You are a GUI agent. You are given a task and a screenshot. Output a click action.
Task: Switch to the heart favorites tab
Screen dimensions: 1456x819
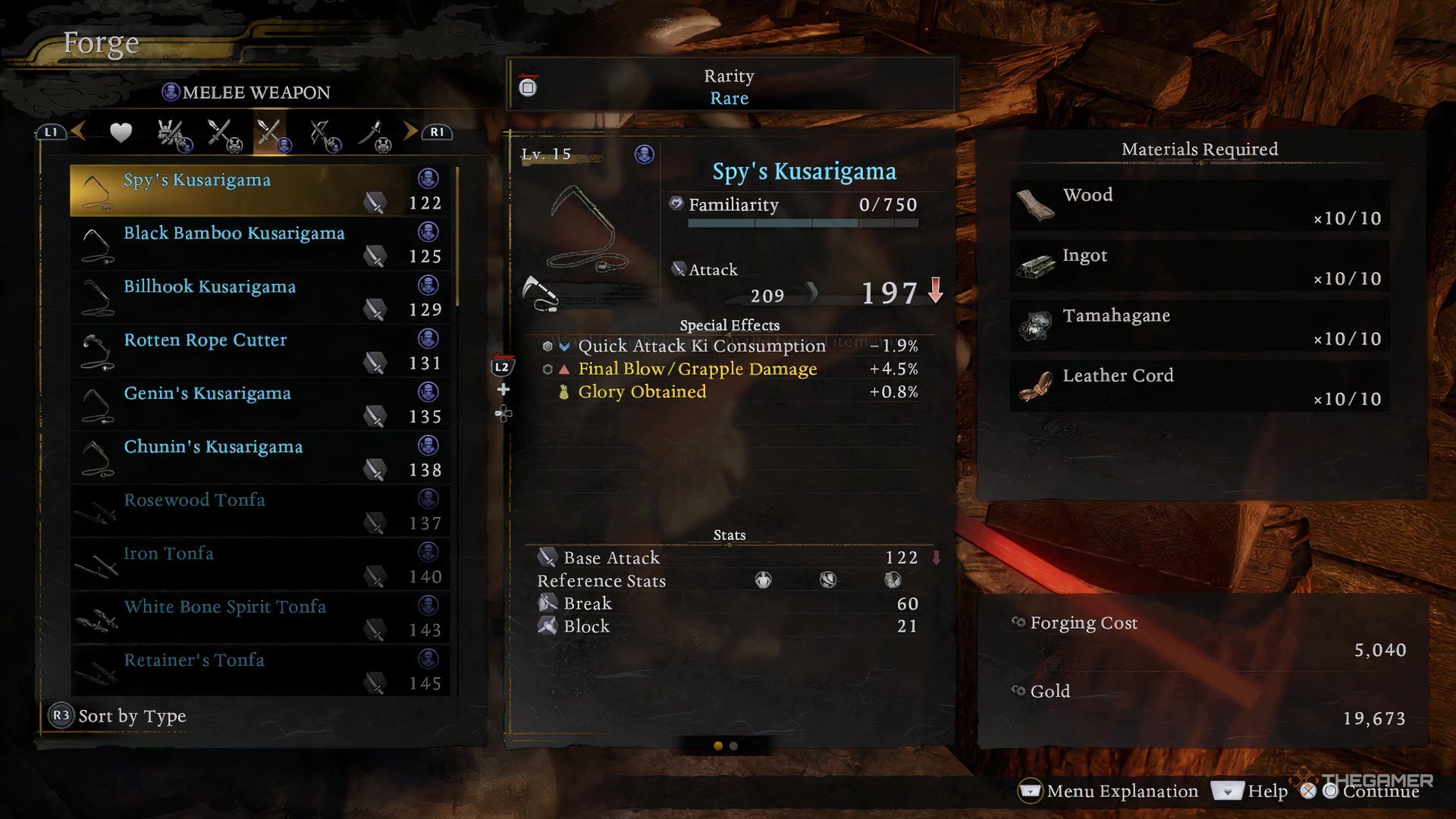(121, 133)
